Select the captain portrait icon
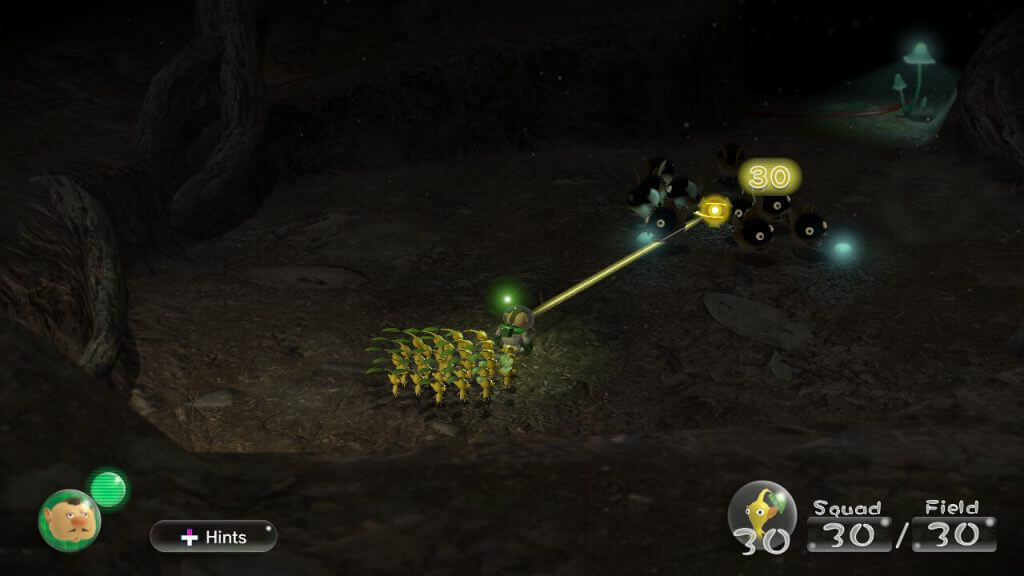Viewport: 1024px width, 576px height. point(69,518)
